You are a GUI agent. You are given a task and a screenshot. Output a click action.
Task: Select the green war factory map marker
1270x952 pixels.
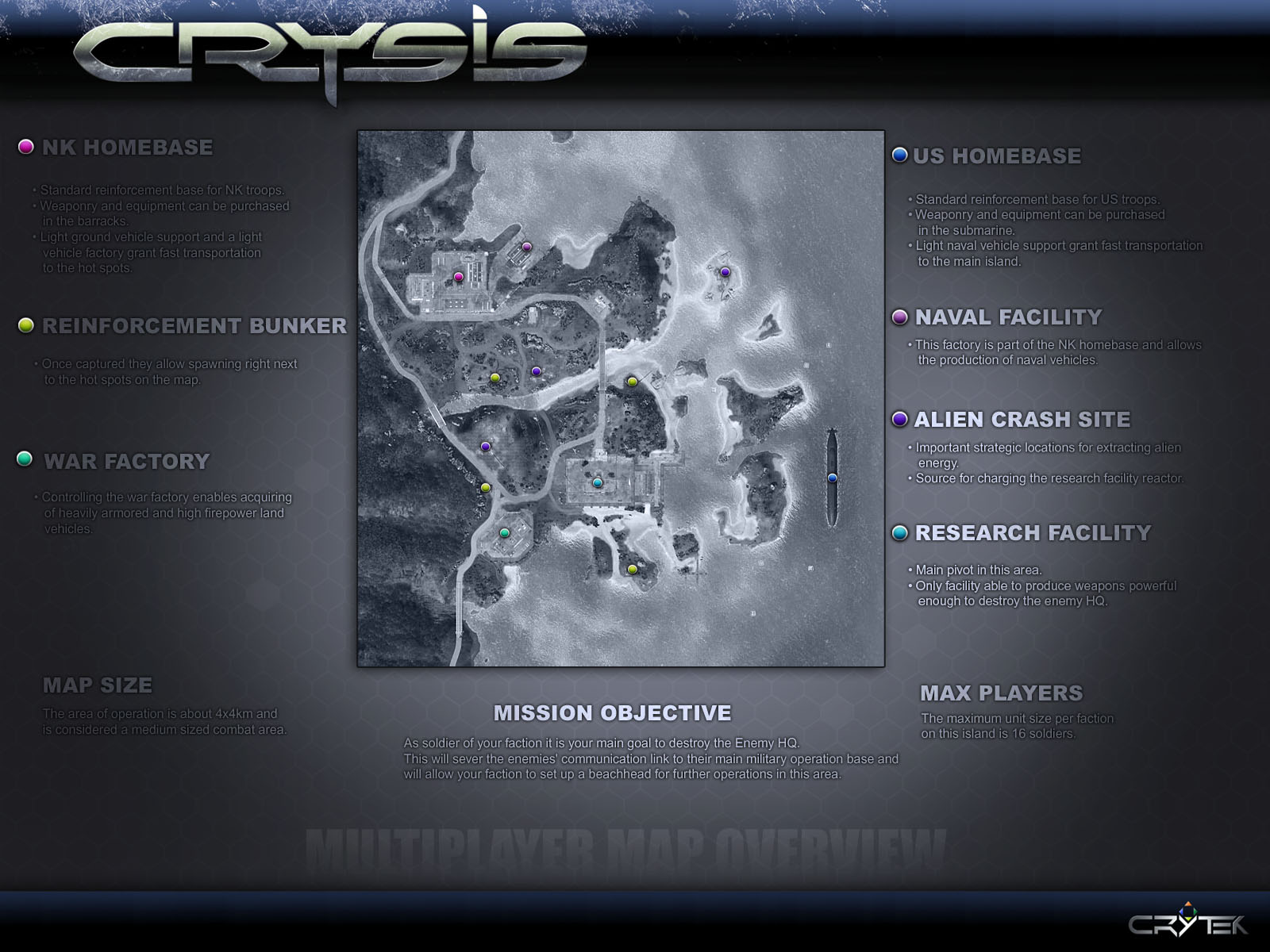504,533
